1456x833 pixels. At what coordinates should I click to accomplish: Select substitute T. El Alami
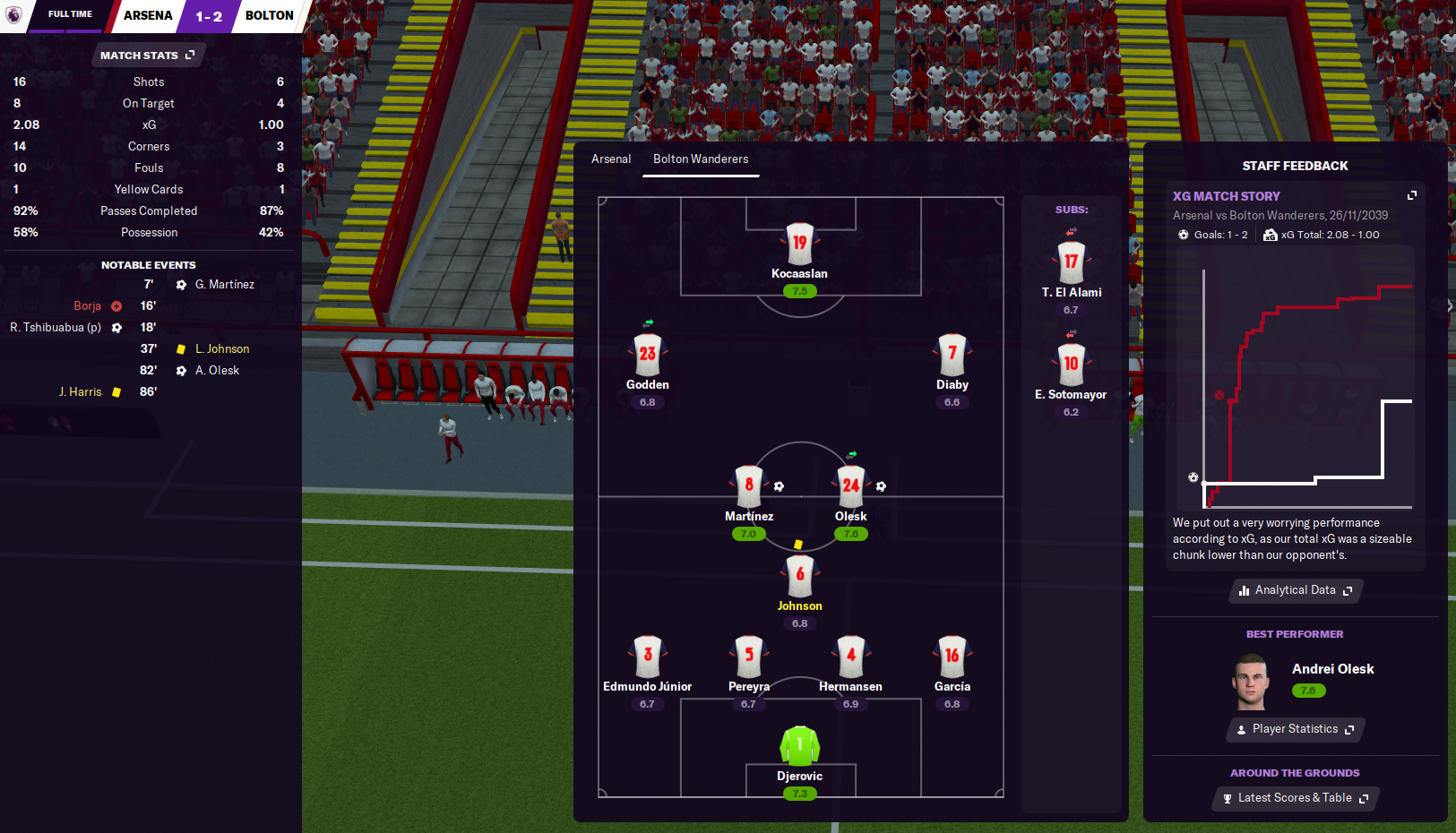[x=1071, y=262]
